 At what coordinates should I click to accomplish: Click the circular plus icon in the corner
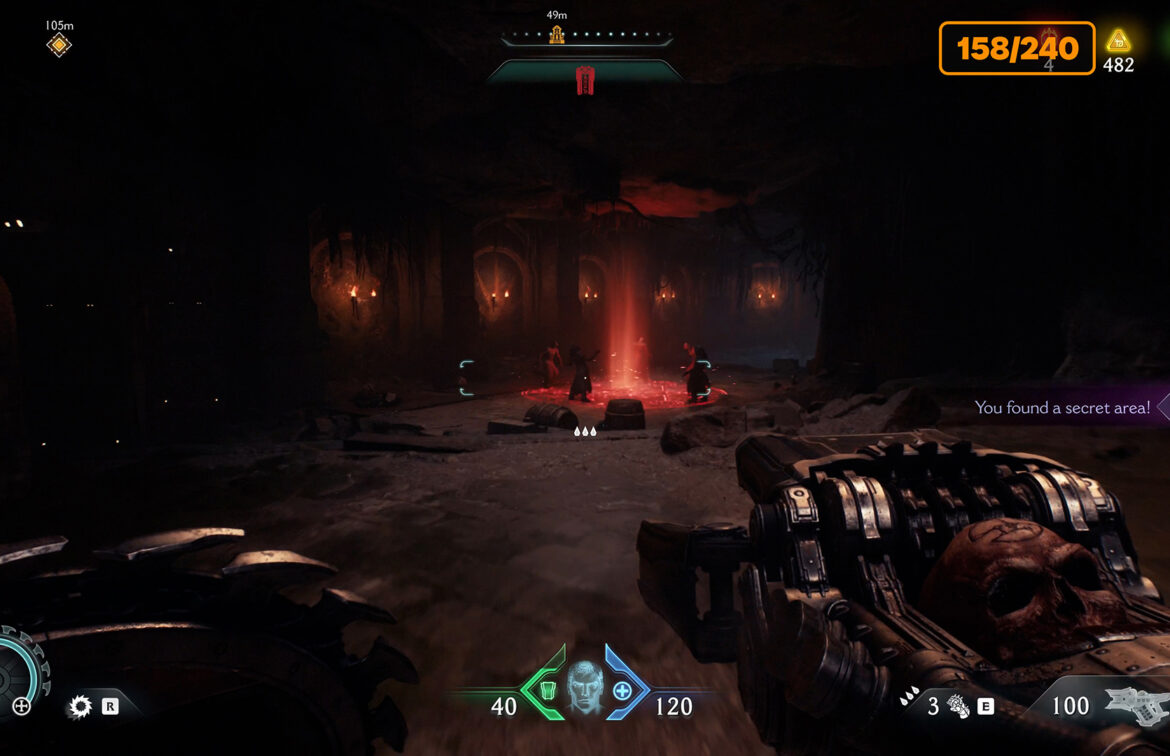point(21,707)
